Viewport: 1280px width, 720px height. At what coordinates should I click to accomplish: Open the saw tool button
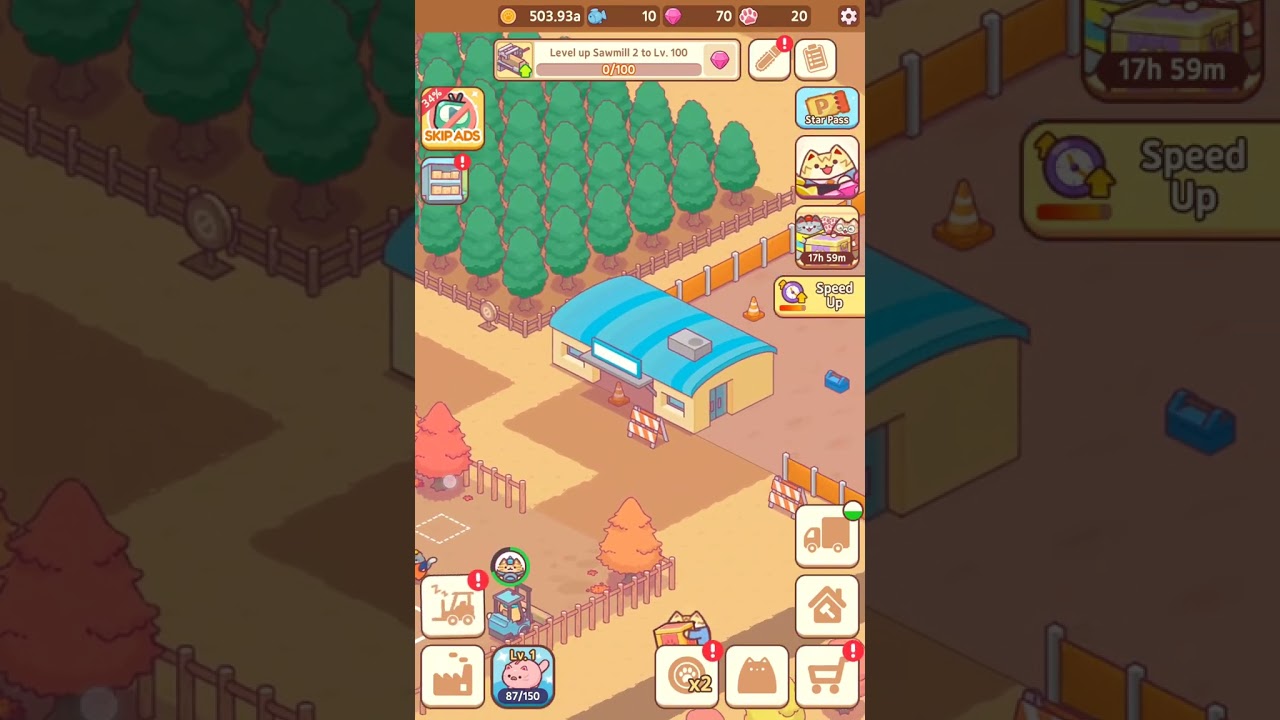(x=769, y=60)
